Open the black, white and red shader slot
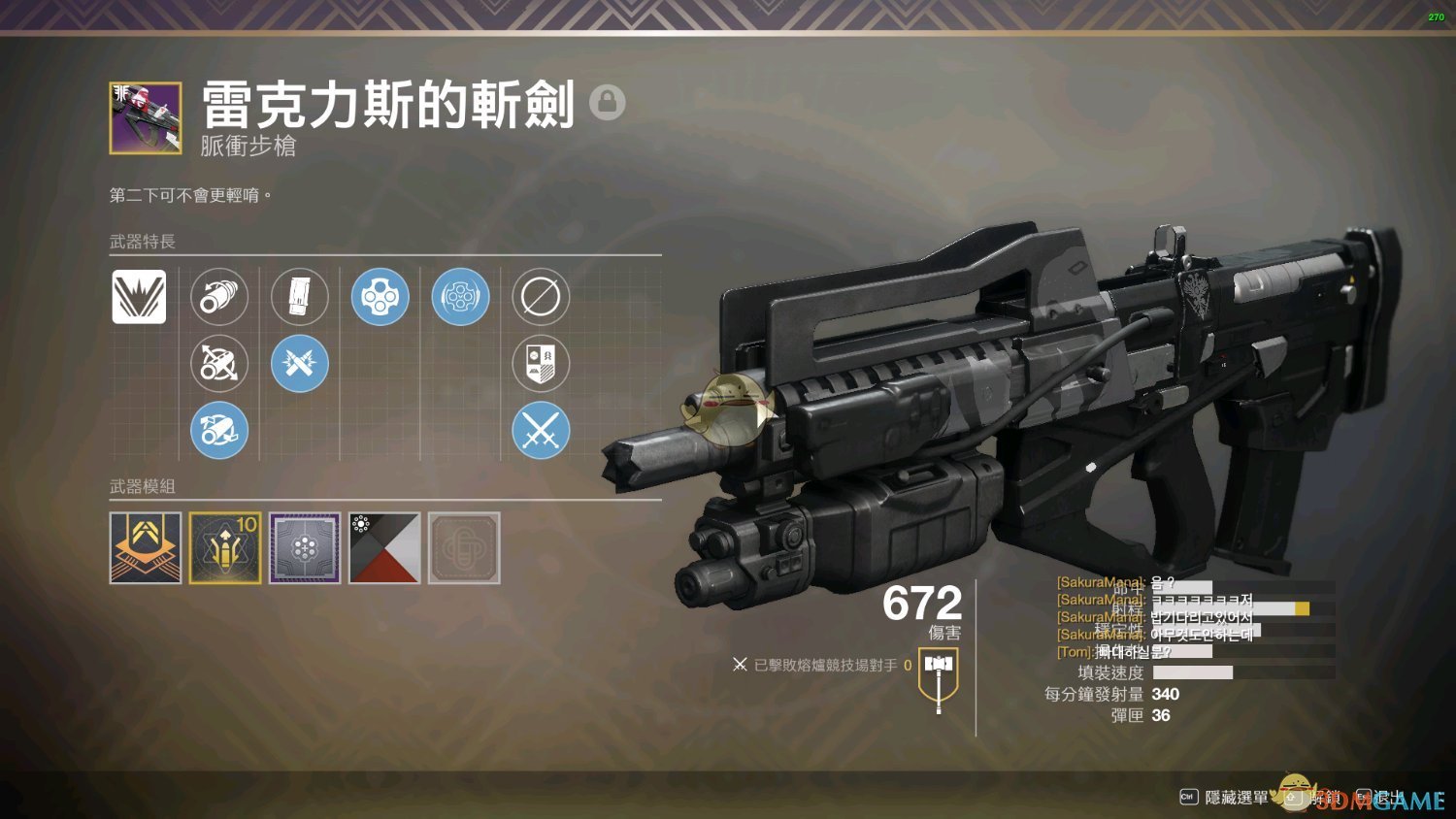 coord(384,548)
